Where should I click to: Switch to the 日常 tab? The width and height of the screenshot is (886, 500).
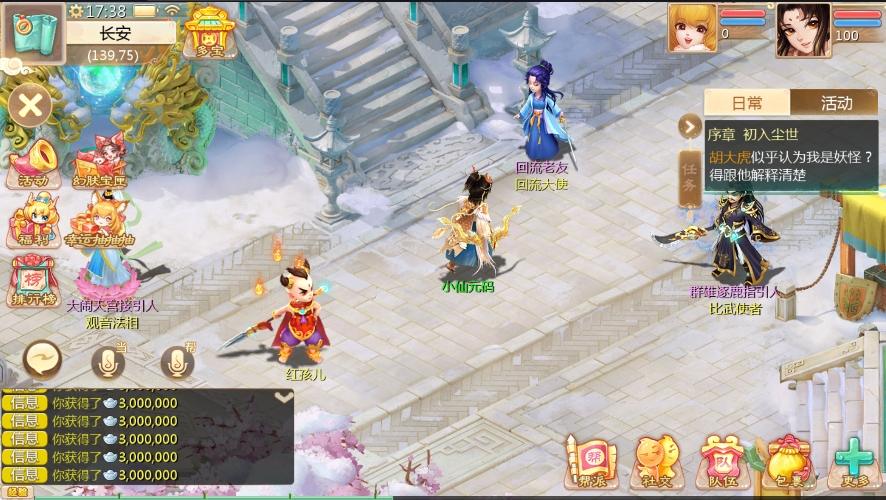pos(747,103)
